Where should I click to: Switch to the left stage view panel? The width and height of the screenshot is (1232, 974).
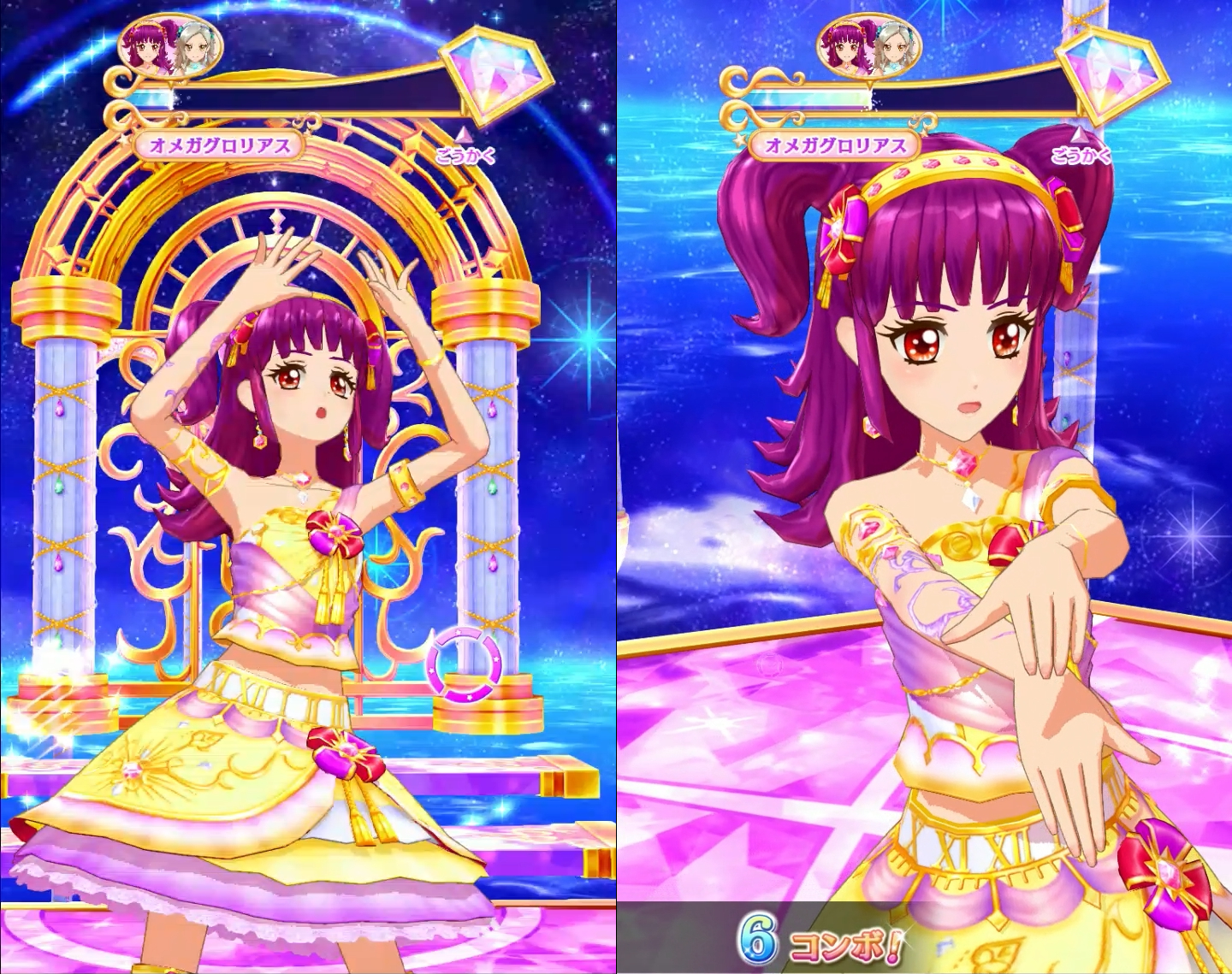308,487
